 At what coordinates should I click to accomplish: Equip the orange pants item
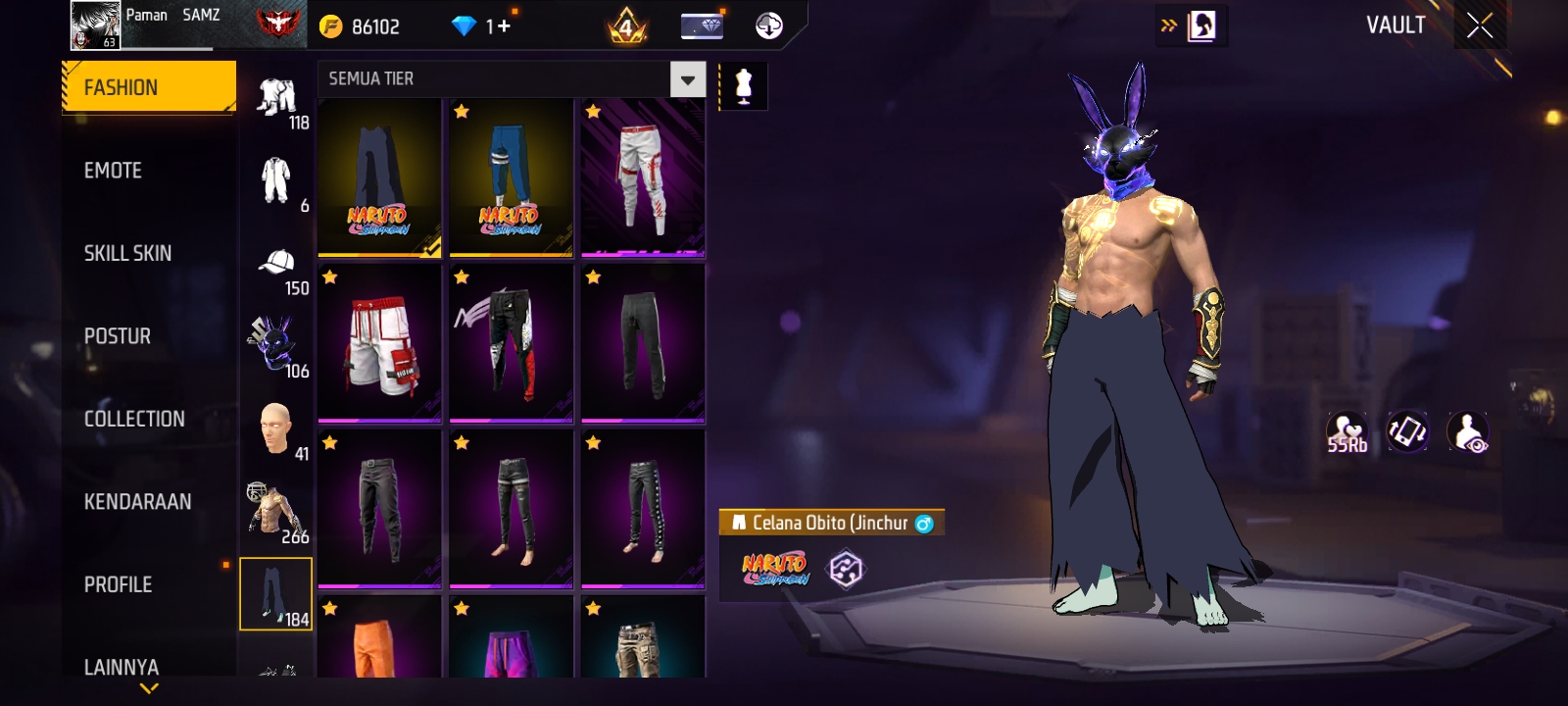(379, 639)
